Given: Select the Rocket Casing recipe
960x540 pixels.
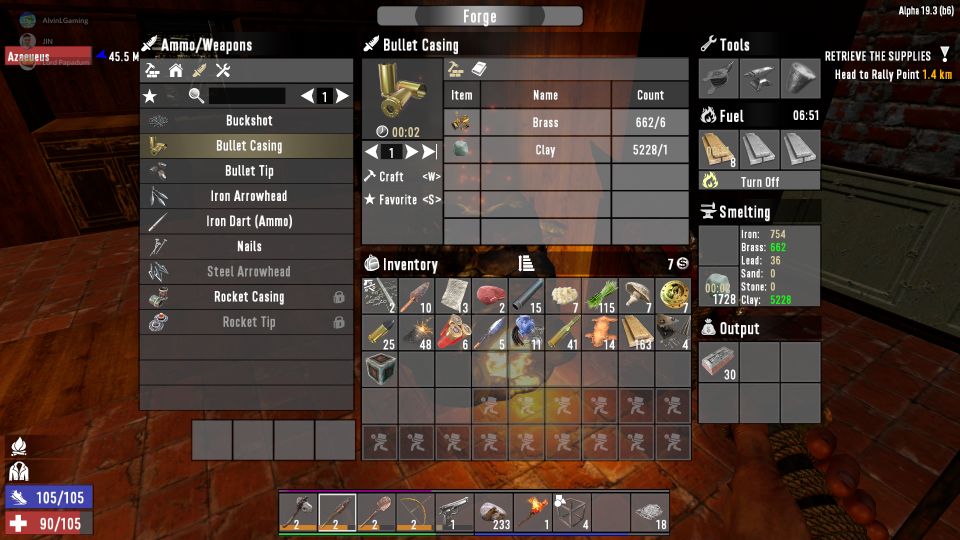Looking at the screenshot, I should 248,297.
